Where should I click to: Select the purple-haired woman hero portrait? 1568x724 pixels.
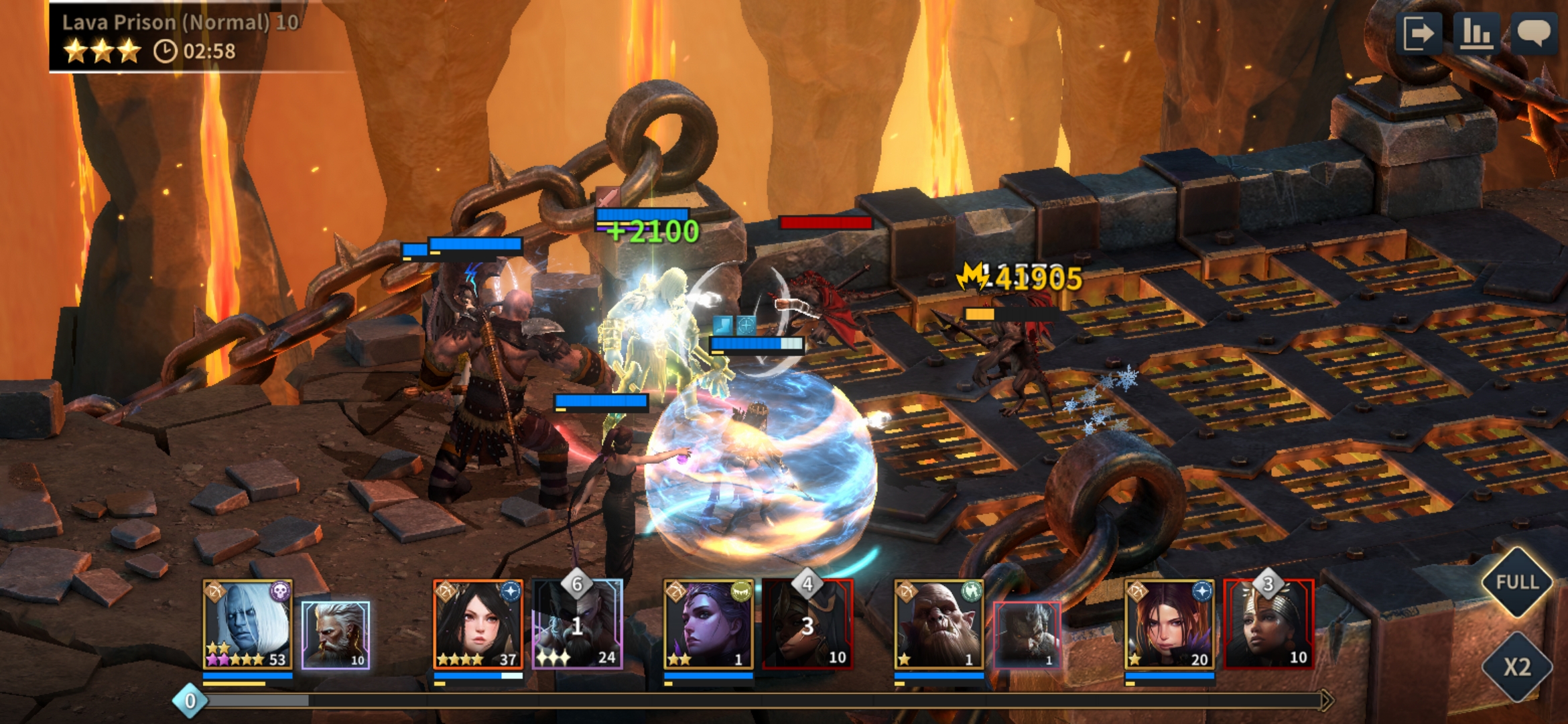1169,624
